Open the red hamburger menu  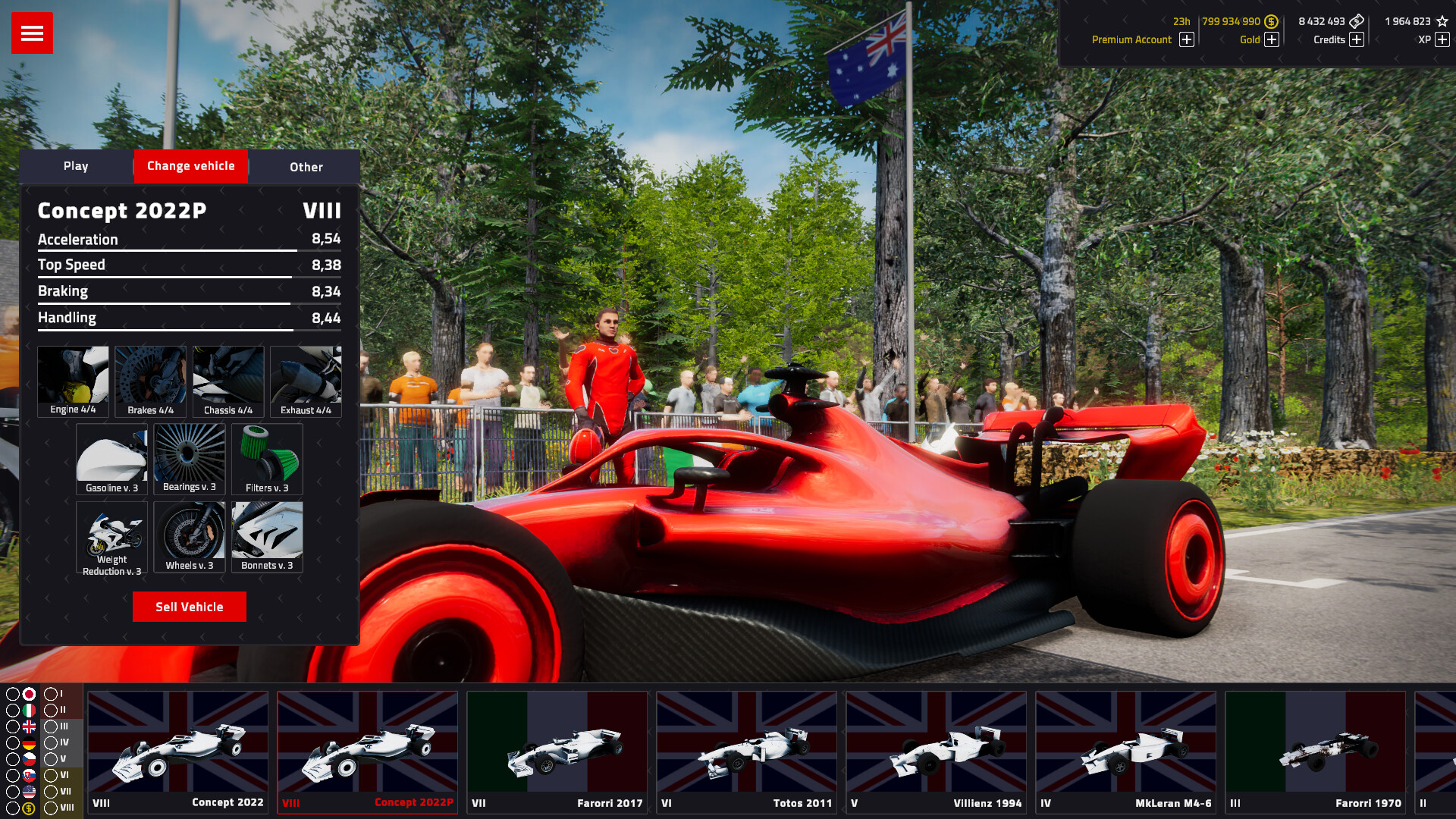pyautogui.click(x=31, y=33)
